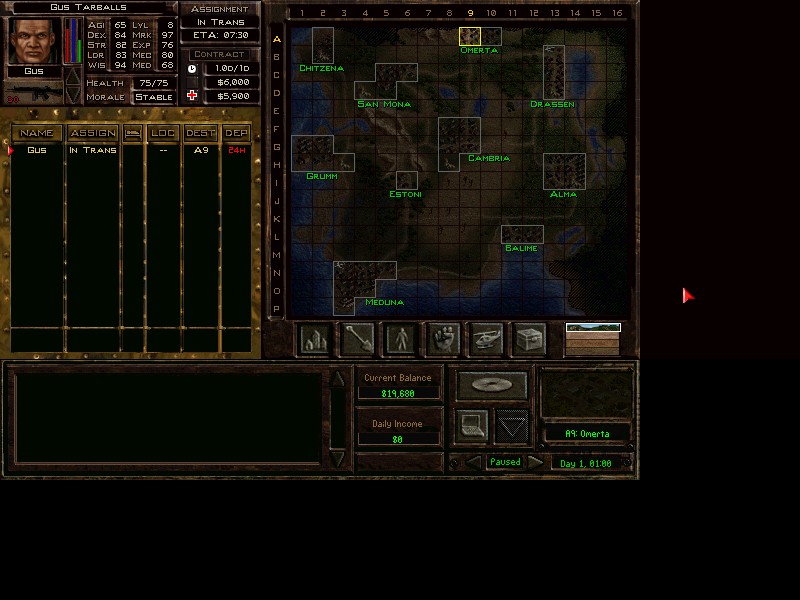
Task: Sort the roster by Name column
Action: pos(37,133)
